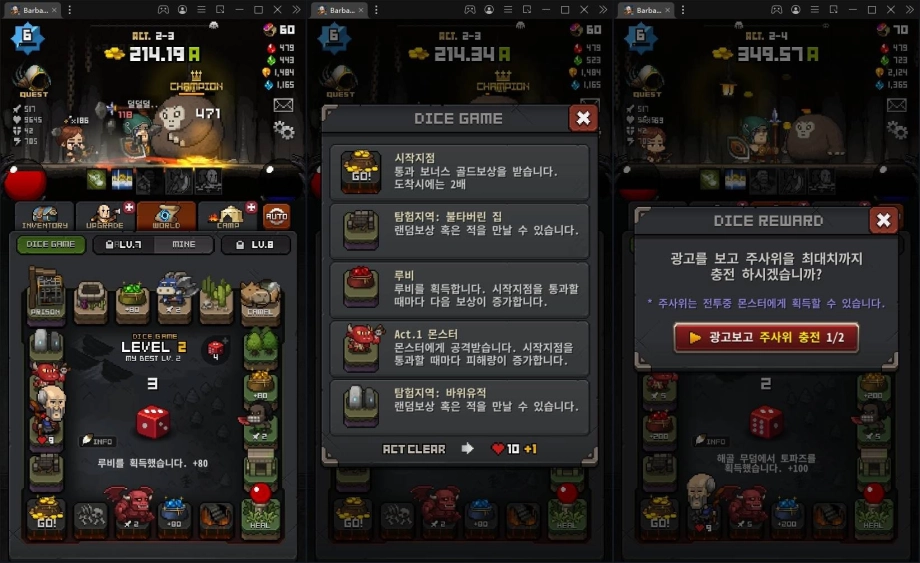Select the locked LV.8 tab
The height and width of the screenshot is (563, 920).
[256, 244]
